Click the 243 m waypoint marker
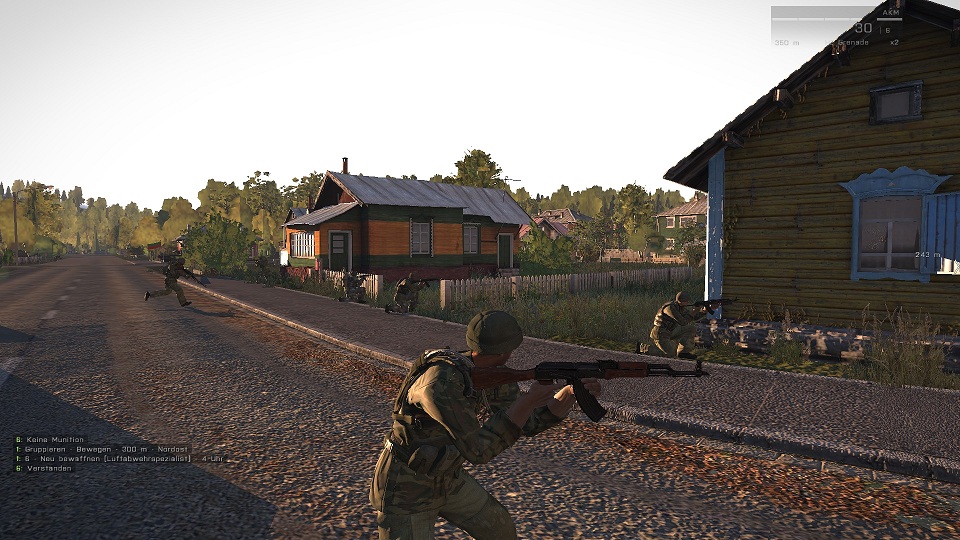The height and width of the screenshot is (540, 960). [927, 255]
